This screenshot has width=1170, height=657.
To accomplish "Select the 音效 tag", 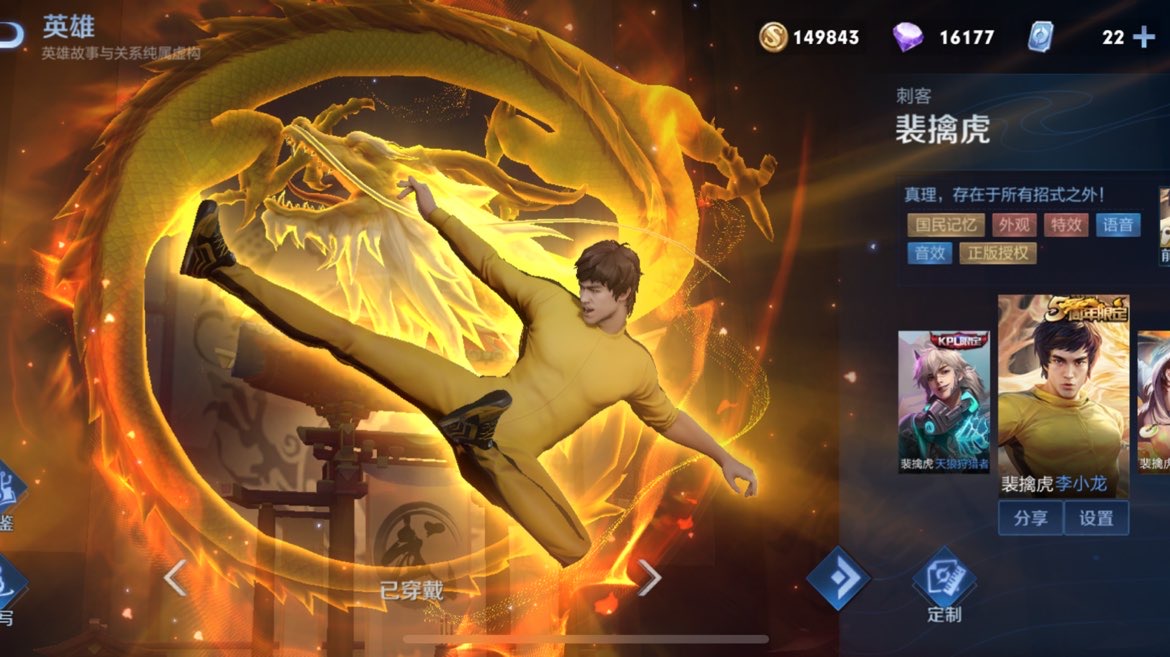I will point(930,253).
